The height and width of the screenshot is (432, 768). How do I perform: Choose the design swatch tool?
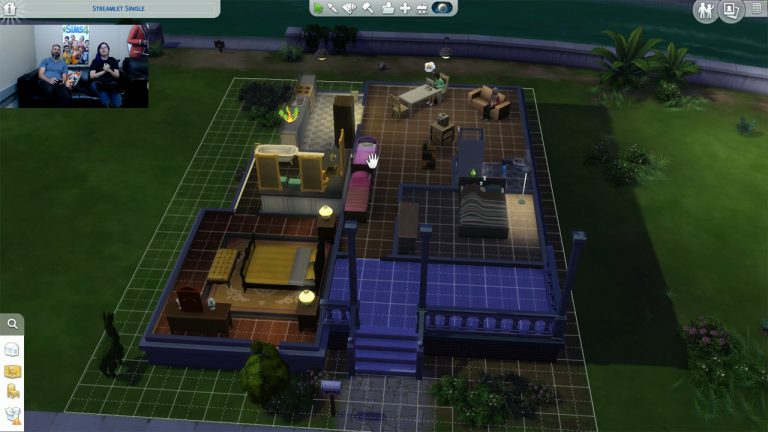pos(349,8)
